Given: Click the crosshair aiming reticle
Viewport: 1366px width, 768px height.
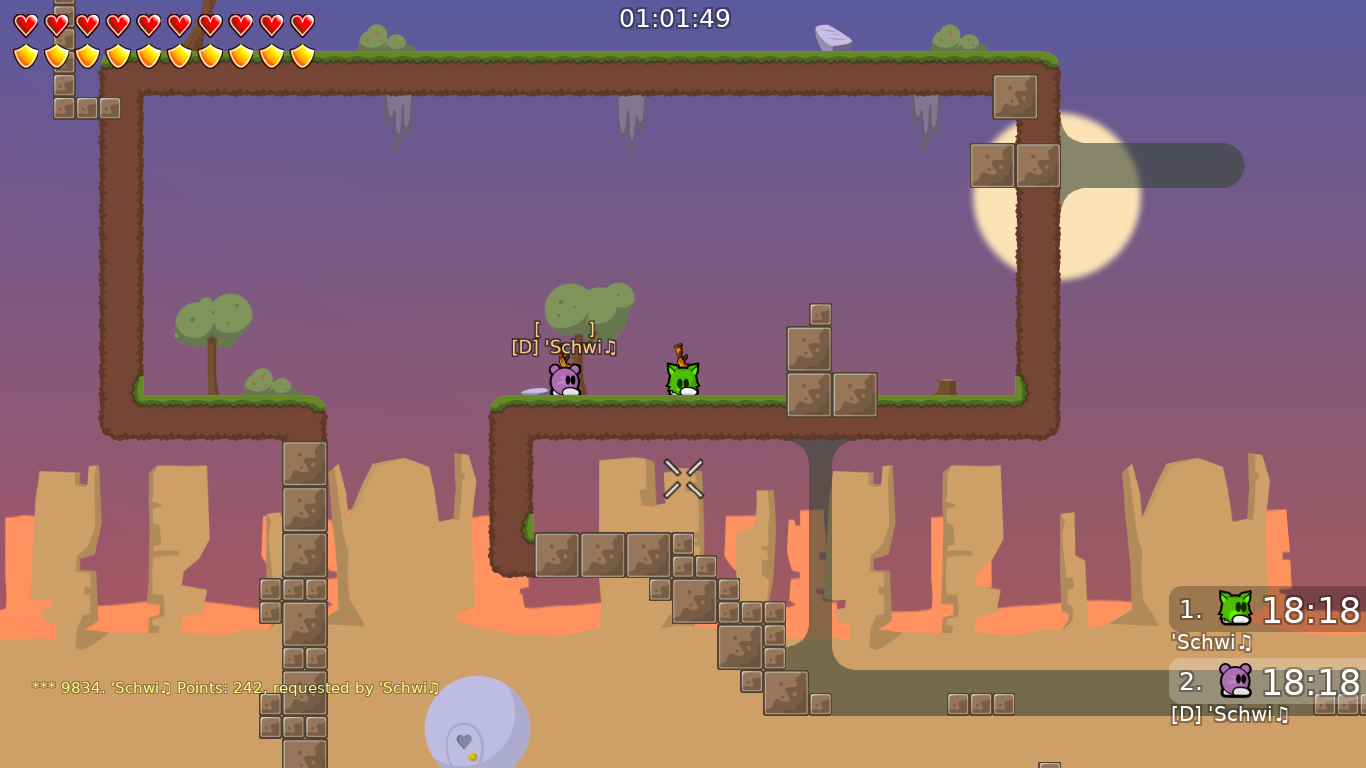Looking at the screenshot, I should tap(681, 478).
